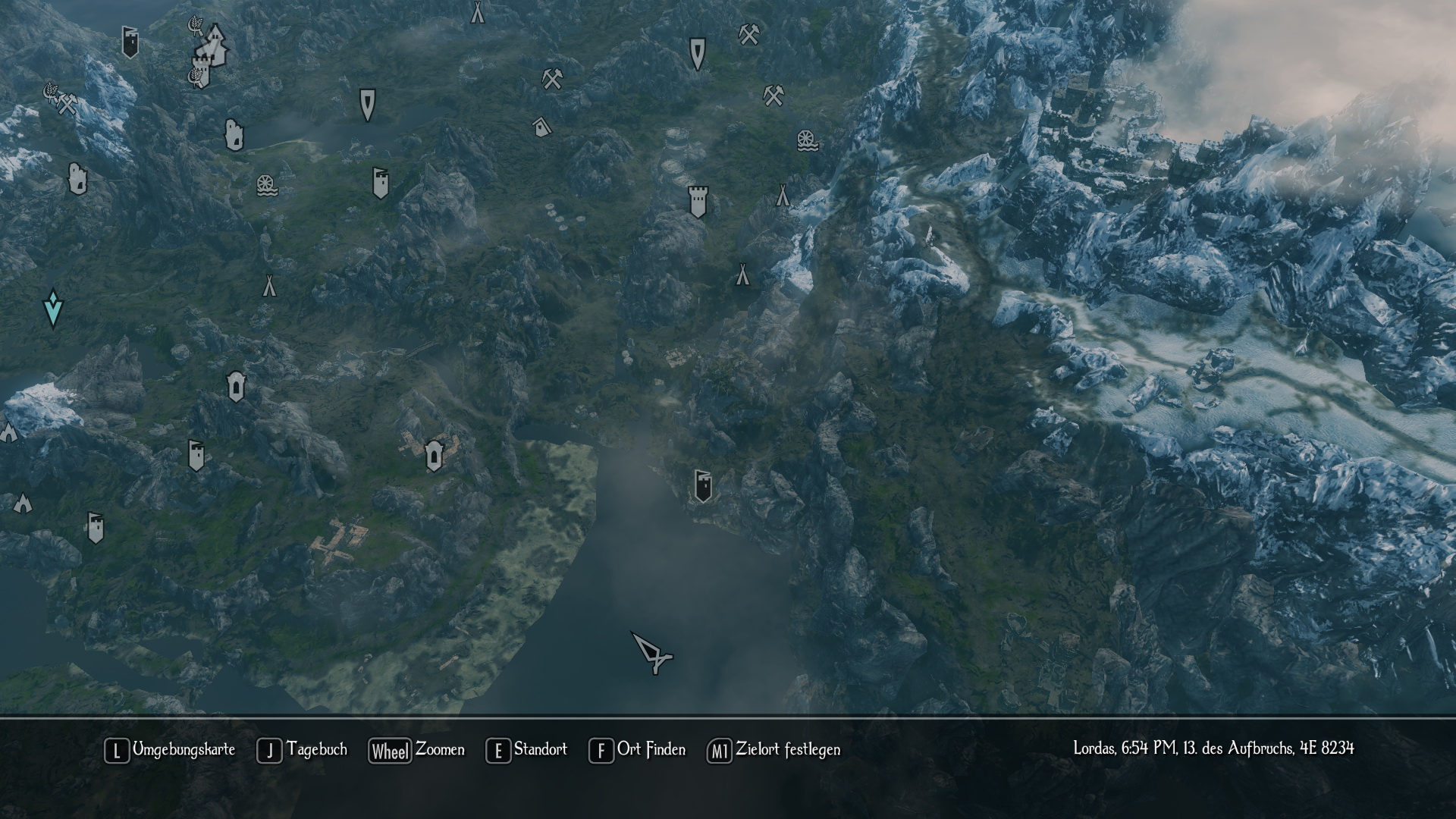
Task: Open the Umgebungskarte local map
Action: pos(171,750)
